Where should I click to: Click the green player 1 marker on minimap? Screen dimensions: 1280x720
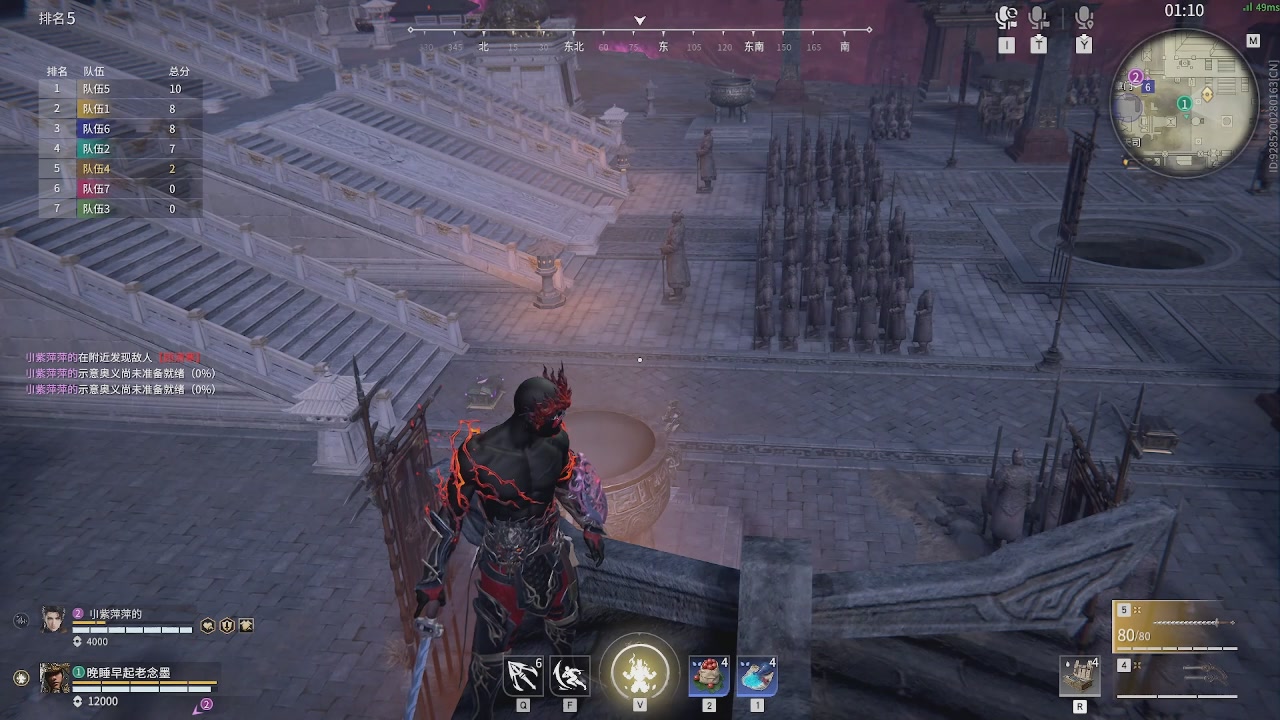point(1184,103)
